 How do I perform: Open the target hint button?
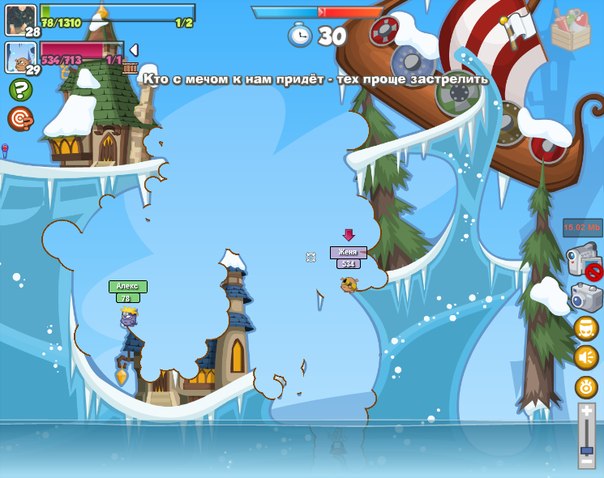18,119
